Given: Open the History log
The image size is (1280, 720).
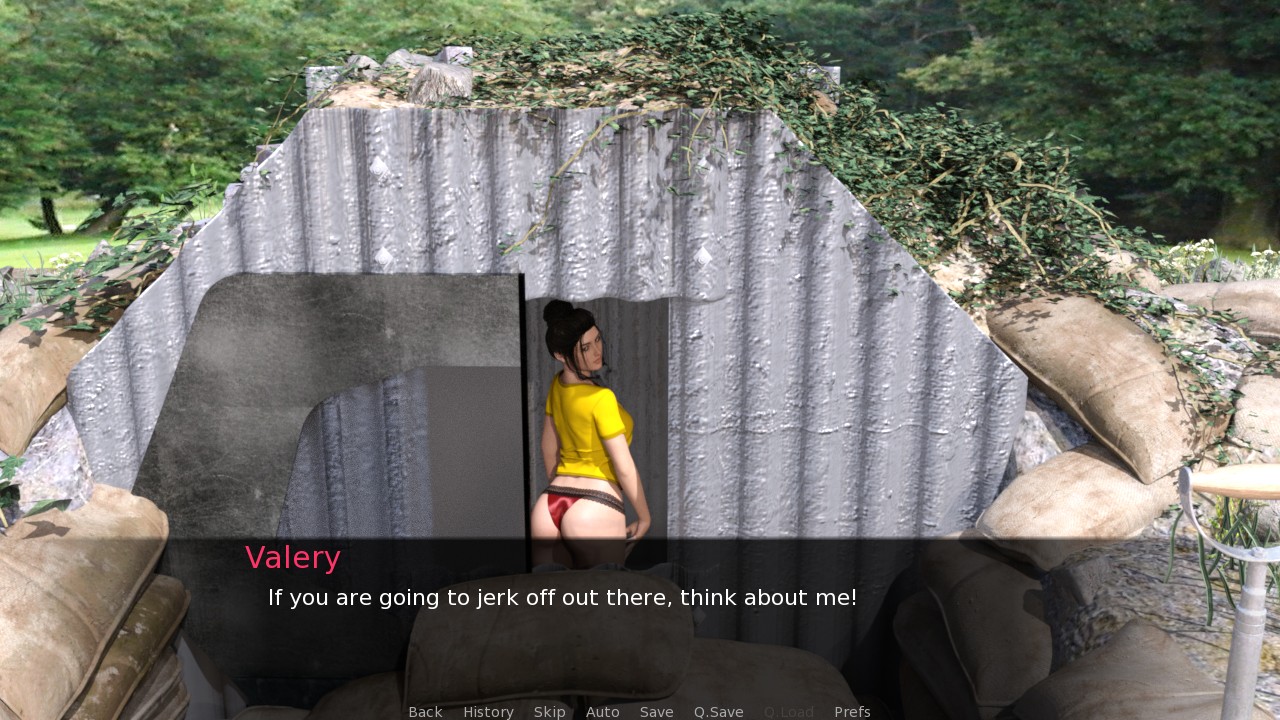Looking at the screenshot, I should [x=488, y=712].
